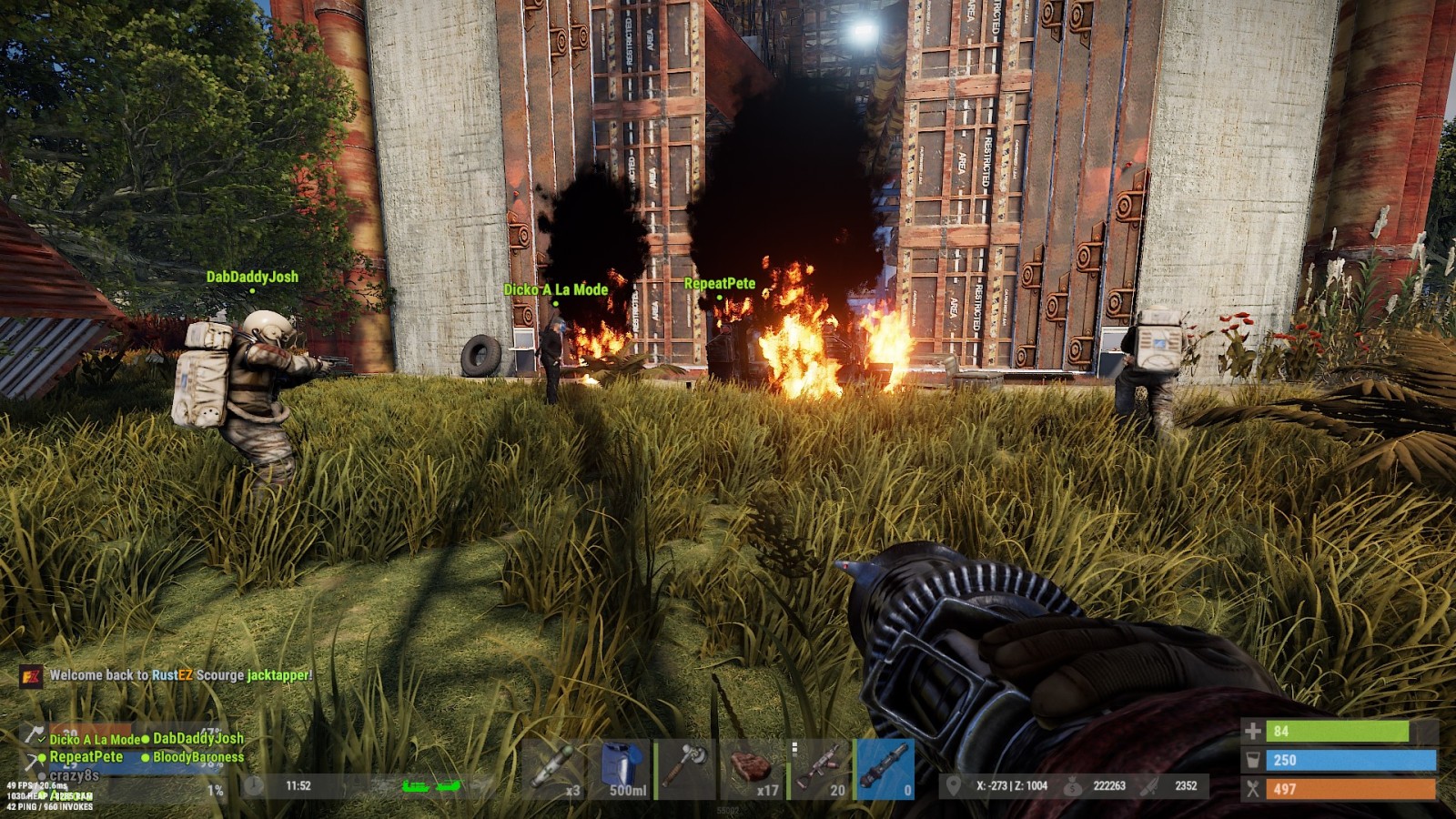Click DabDaddyJosh in the team list
This screenshot has height=819, width=1456.
tap(197, 739)
